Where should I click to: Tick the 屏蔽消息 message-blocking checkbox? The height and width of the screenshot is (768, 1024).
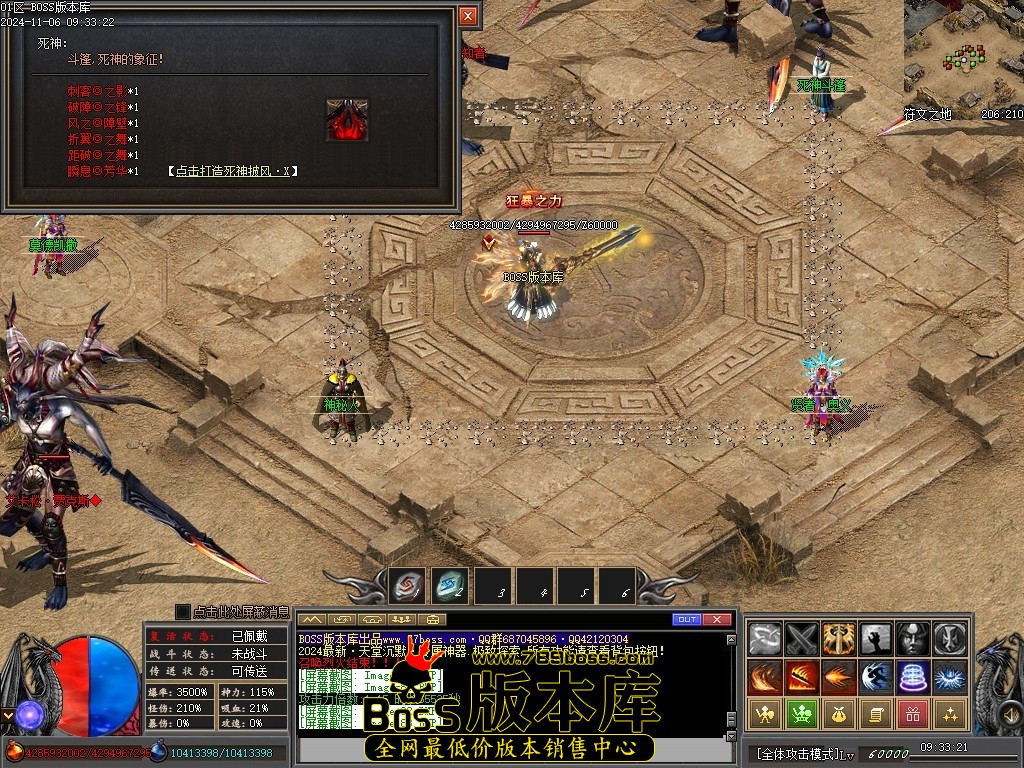(182, 611)
